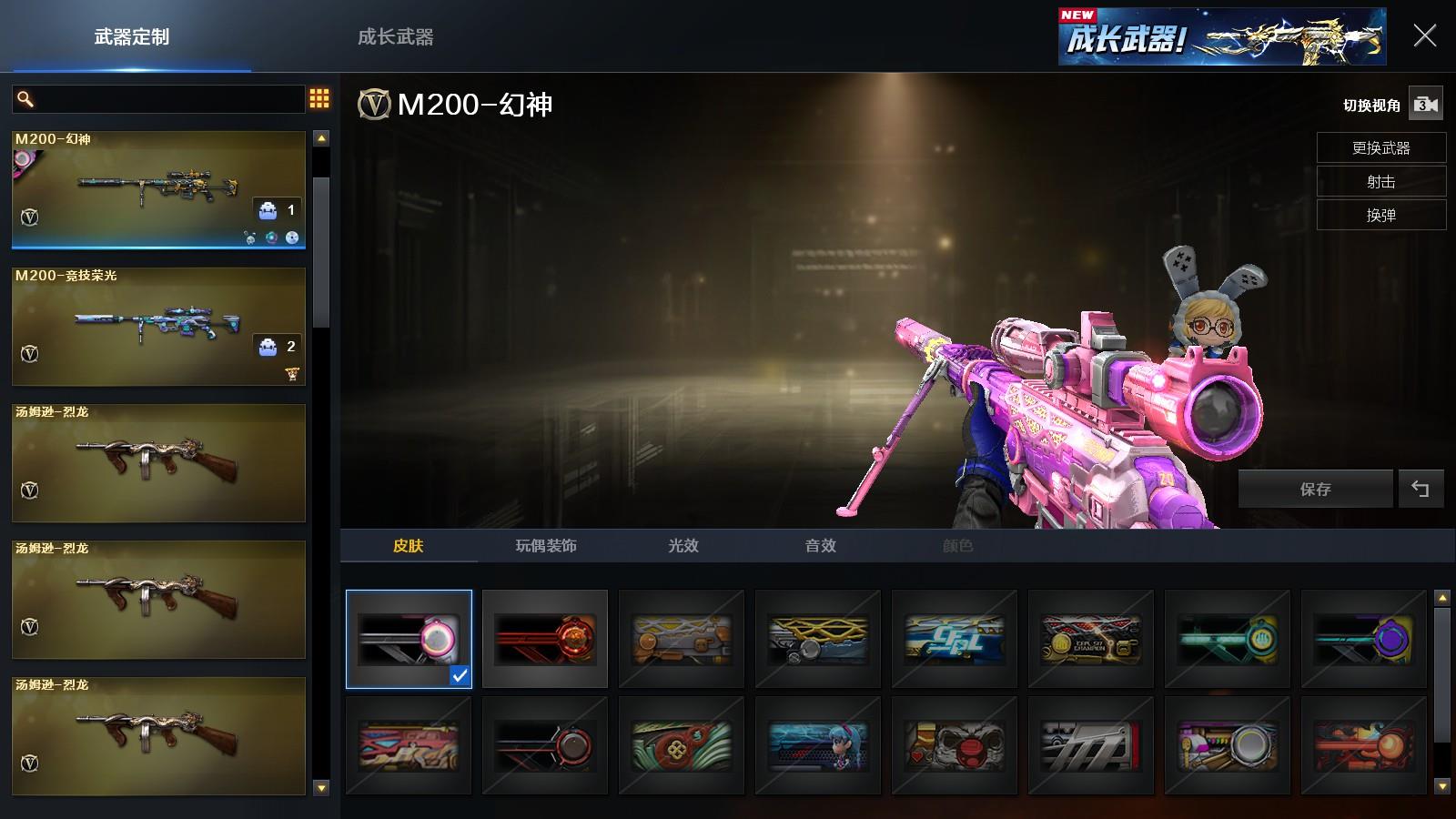1456x819 pixels.
Task: Play the 换弹 reload preview
Action: click(1380, 216)
